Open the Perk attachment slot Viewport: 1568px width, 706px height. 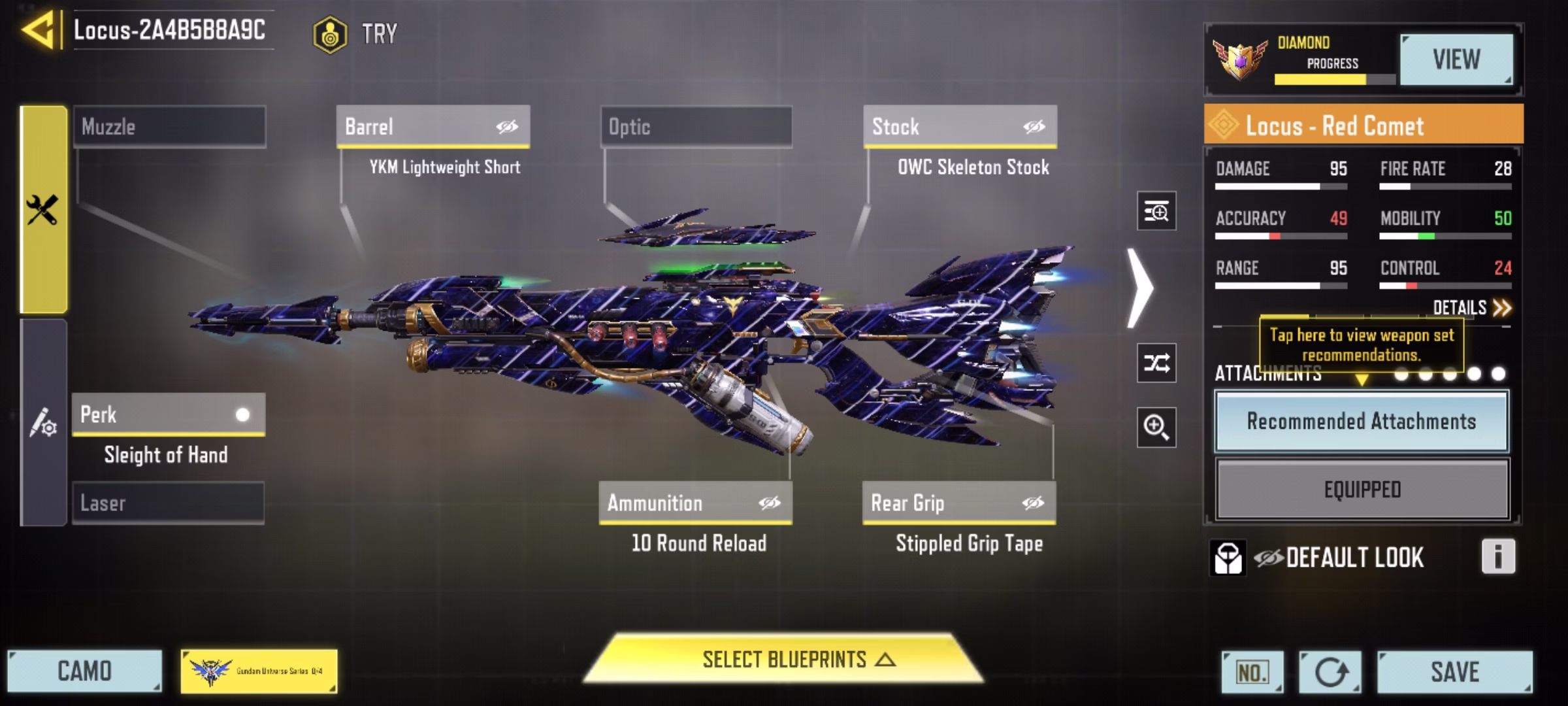click(x=168, y=414)
